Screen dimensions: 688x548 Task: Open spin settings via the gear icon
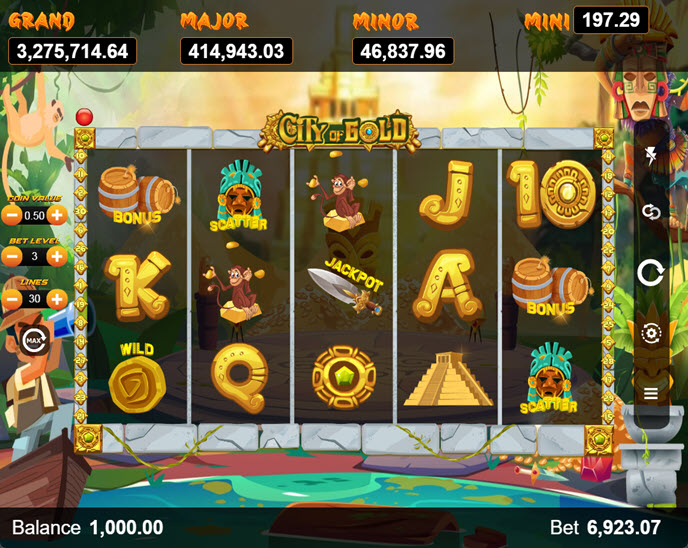[x=651, y=333]
